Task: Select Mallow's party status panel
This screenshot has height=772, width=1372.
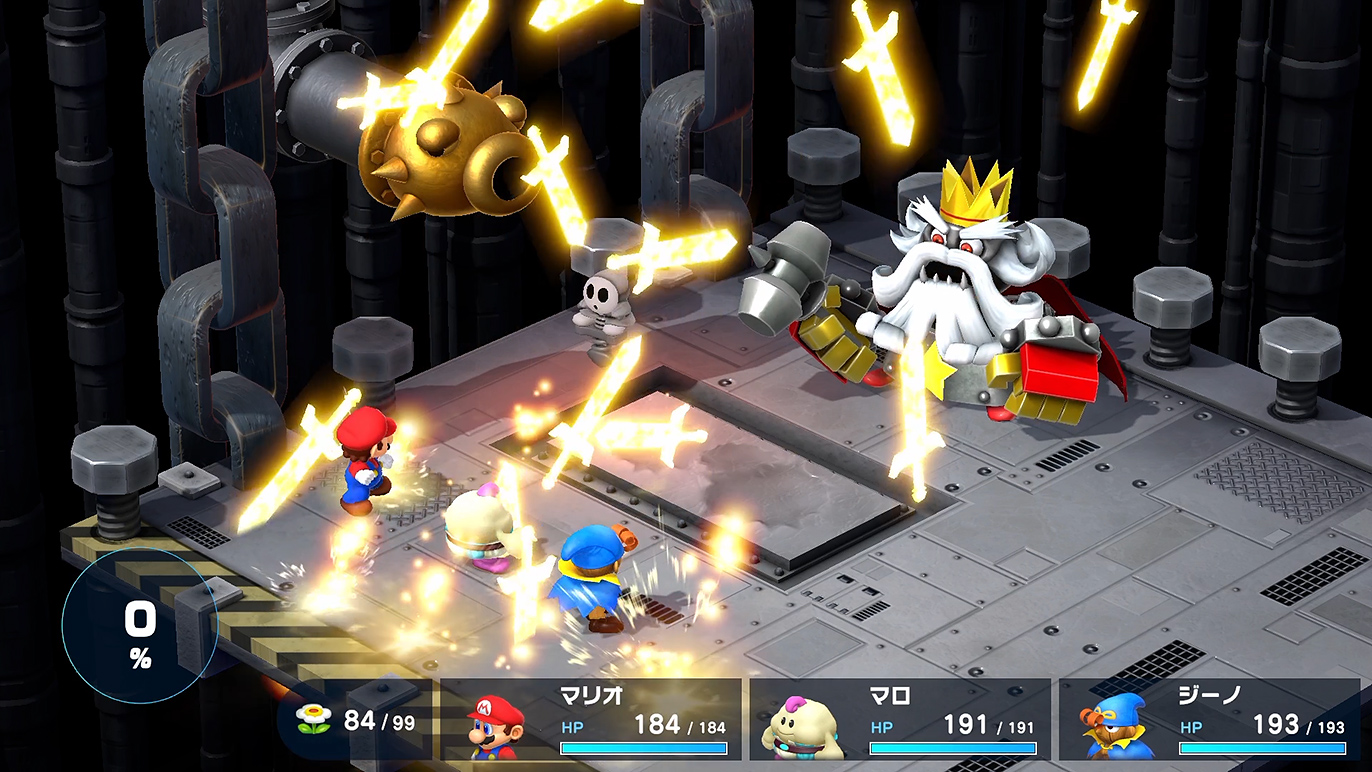Action: point(900,719)
